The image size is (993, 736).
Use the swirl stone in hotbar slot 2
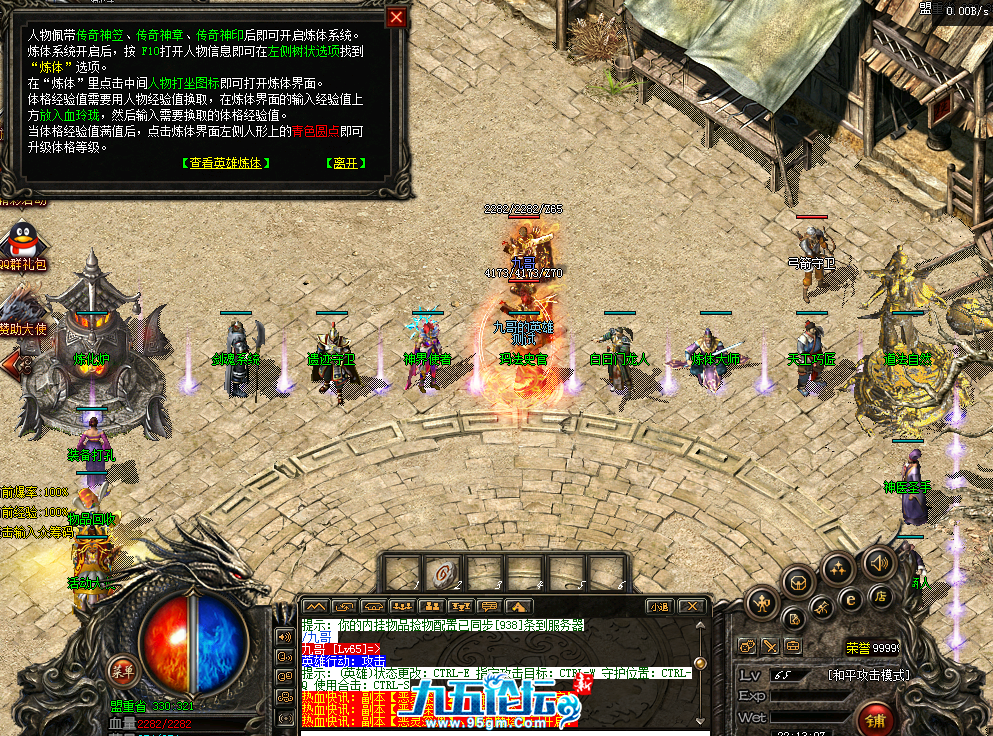click(441, 571)
